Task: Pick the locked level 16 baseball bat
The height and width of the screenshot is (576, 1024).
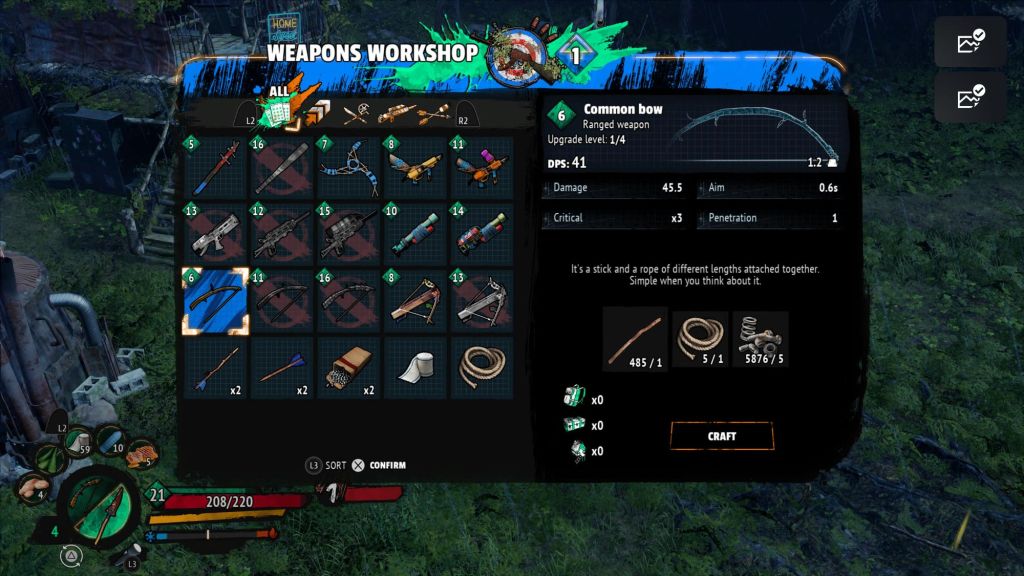Action: (282, 169)
